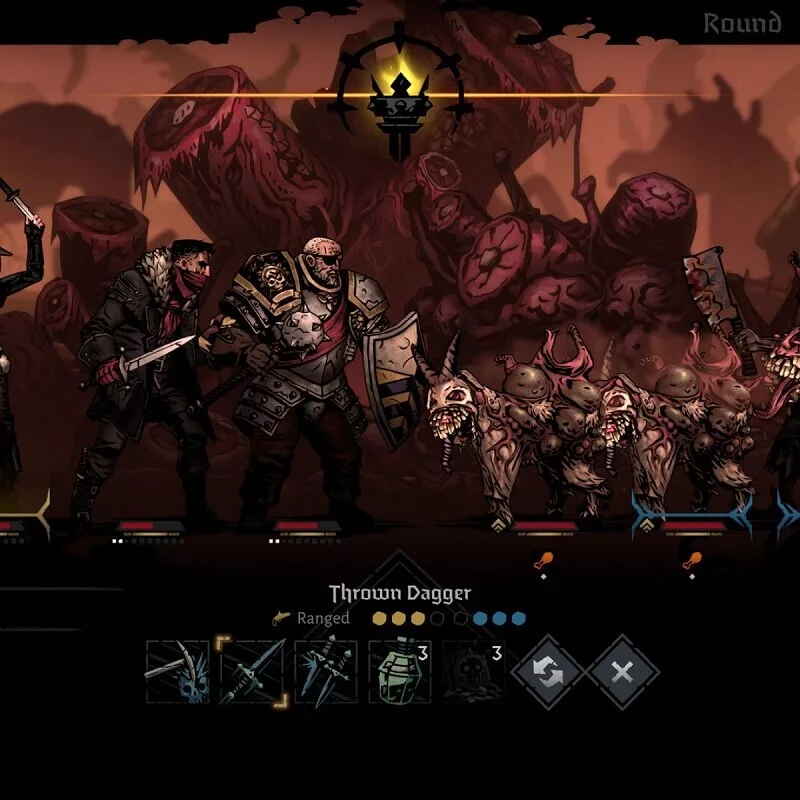Choose the Thrown Dagger skill

tap(252, 672)
